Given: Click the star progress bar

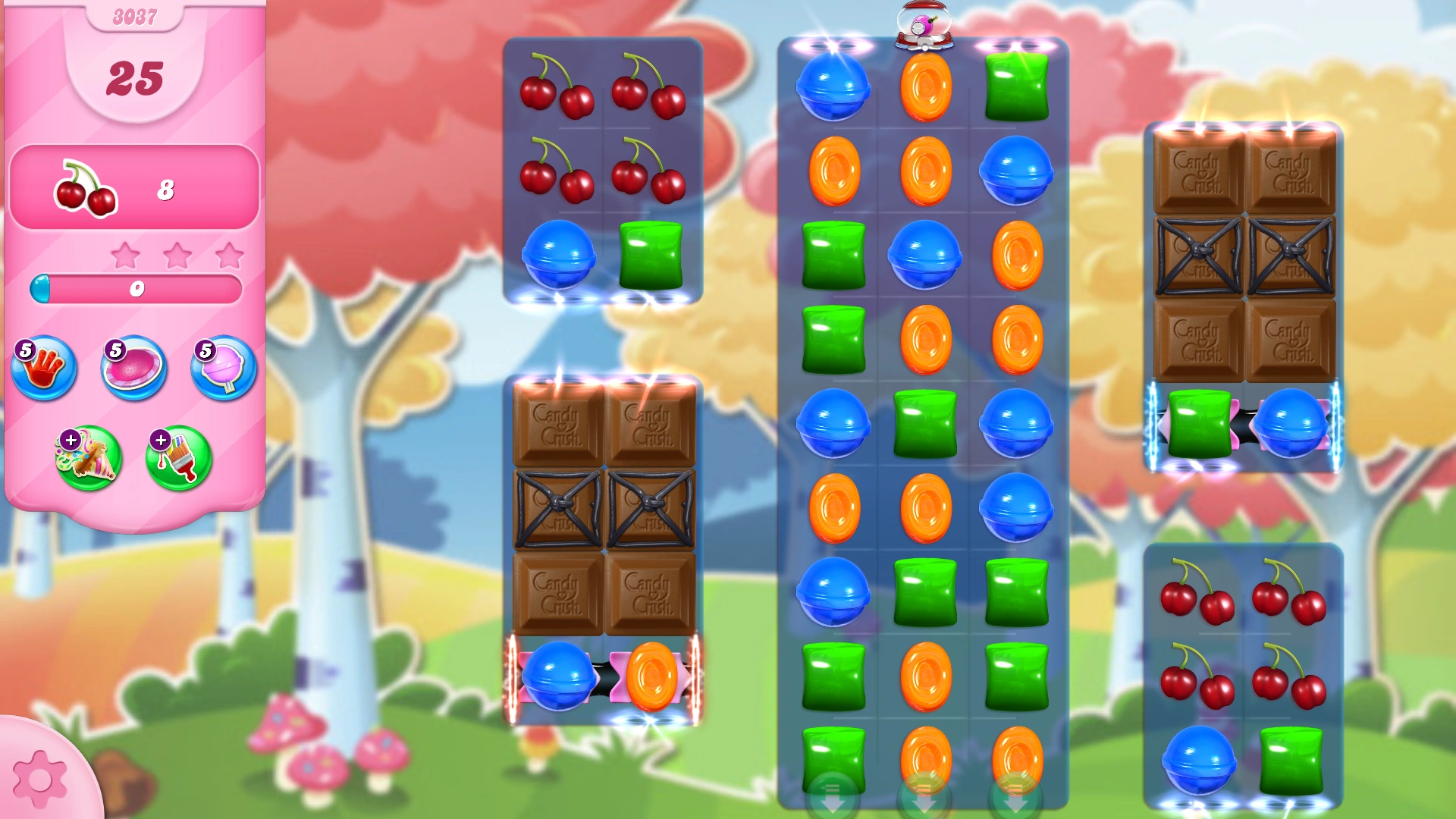Looking at the screenshot, I should tap(136, 287).
